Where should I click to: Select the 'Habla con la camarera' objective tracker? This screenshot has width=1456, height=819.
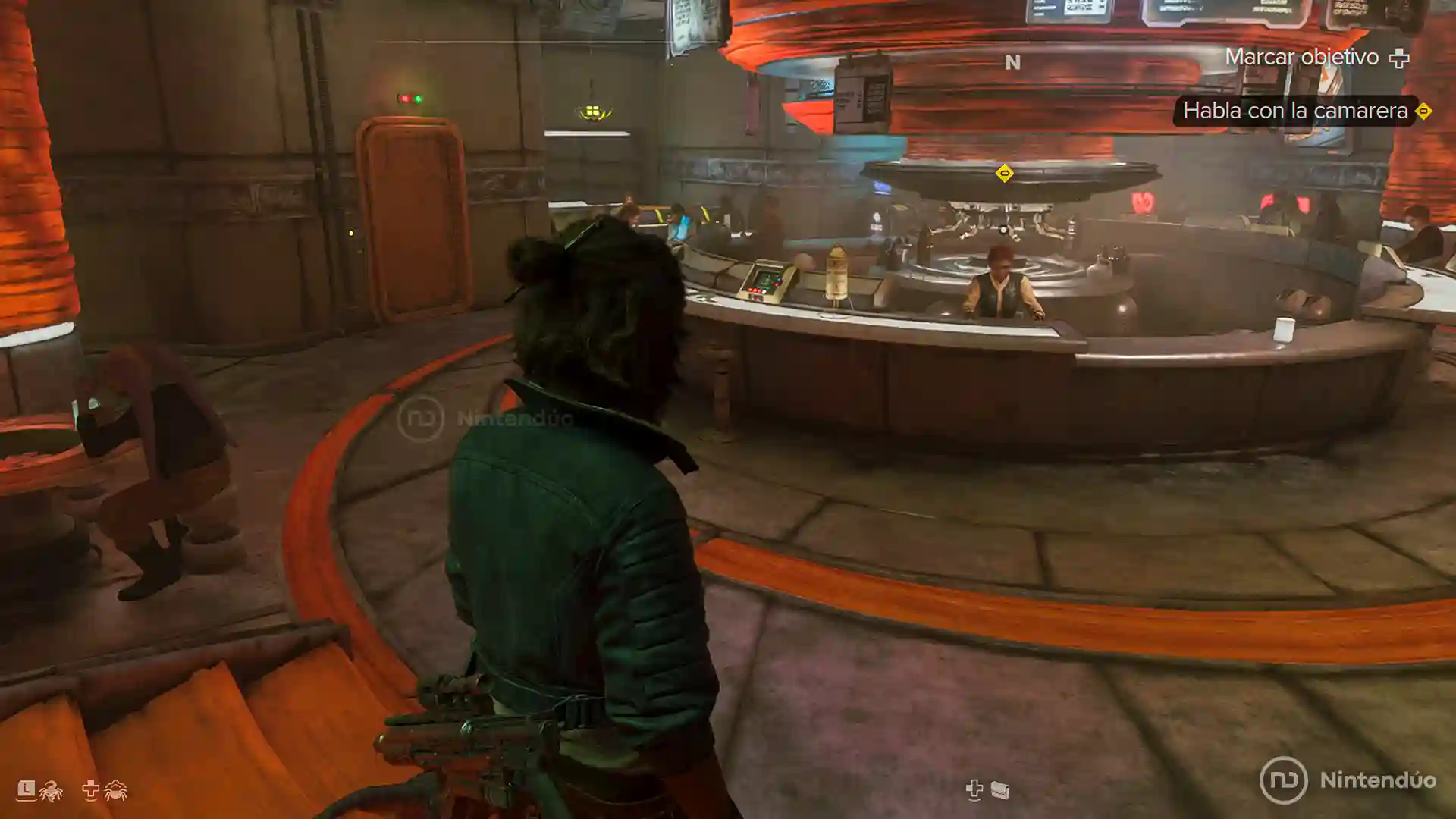pos(1295,111)
